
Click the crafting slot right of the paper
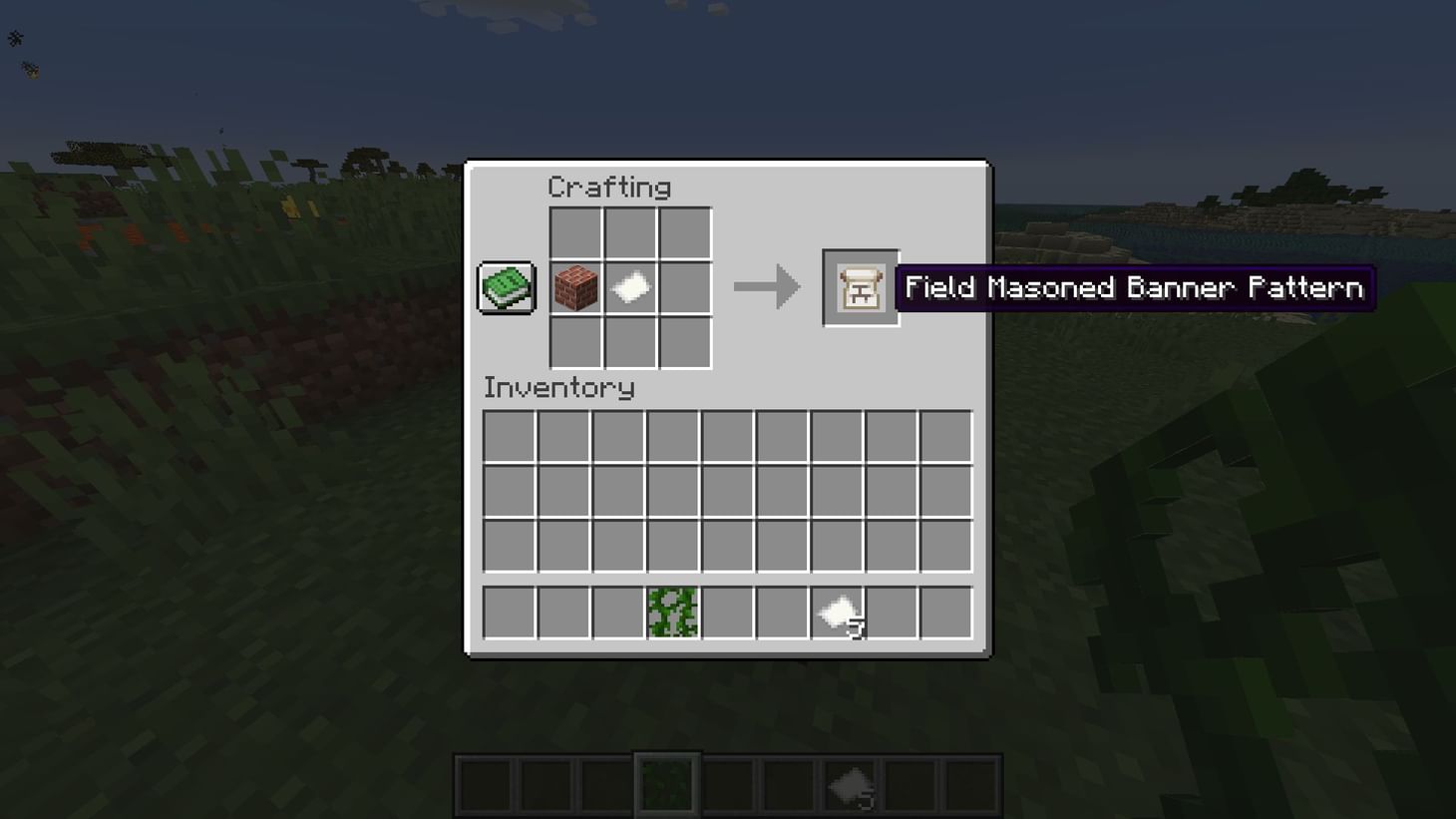pos(685,287)
